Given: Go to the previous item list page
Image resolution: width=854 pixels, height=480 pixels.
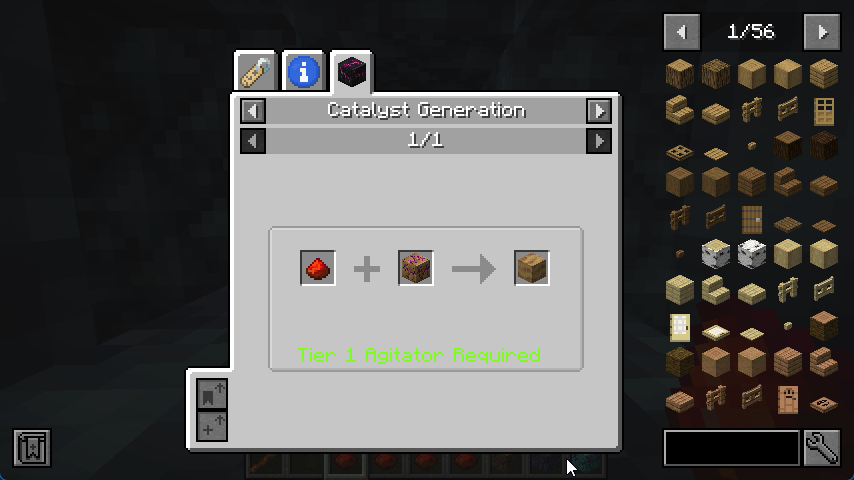Looking at the screenshot, I should tap(681, 32).
